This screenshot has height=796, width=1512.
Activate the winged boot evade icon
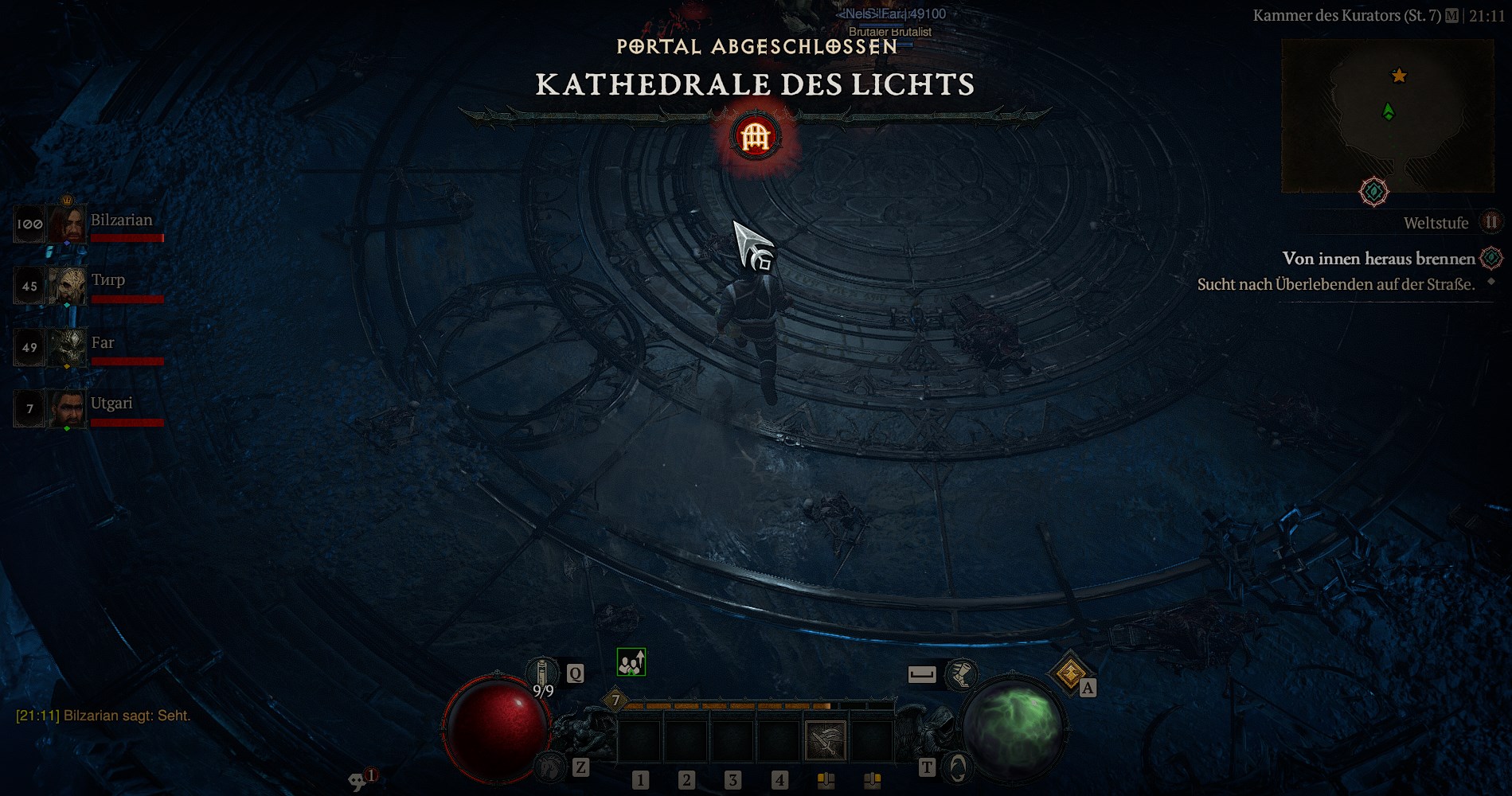coord(961,675)
